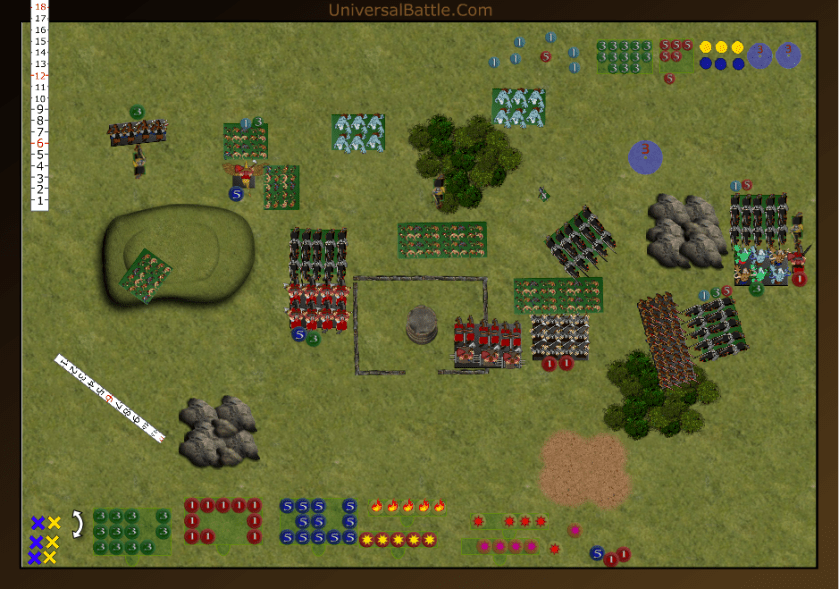Choose the row of flame markers

coord(408,506)
